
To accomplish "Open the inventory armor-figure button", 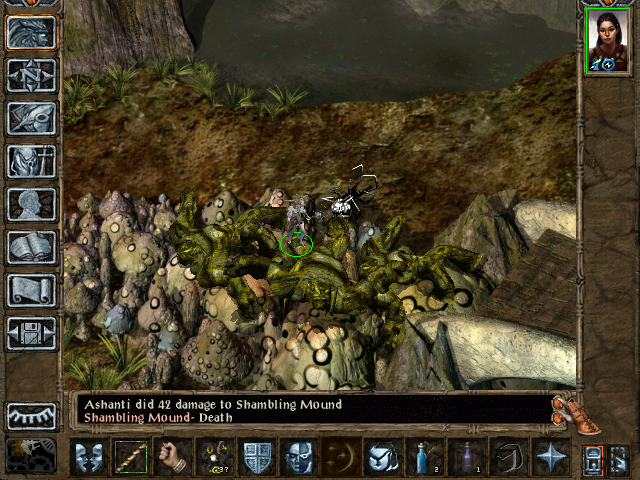I will click(x=31, y=161).
